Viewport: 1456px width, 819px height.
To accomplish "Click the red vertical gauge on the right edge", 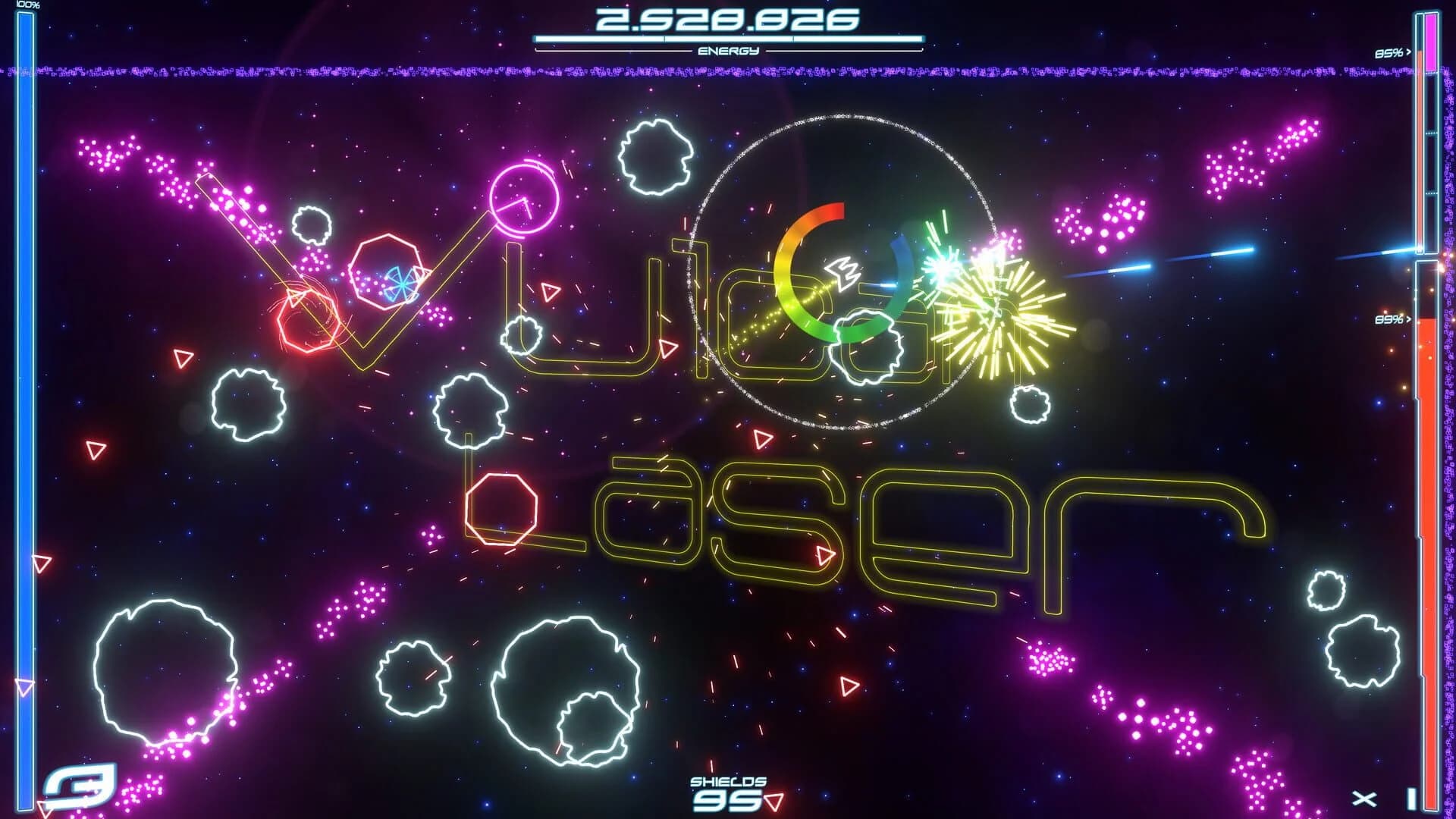I will coord(1433,531).
